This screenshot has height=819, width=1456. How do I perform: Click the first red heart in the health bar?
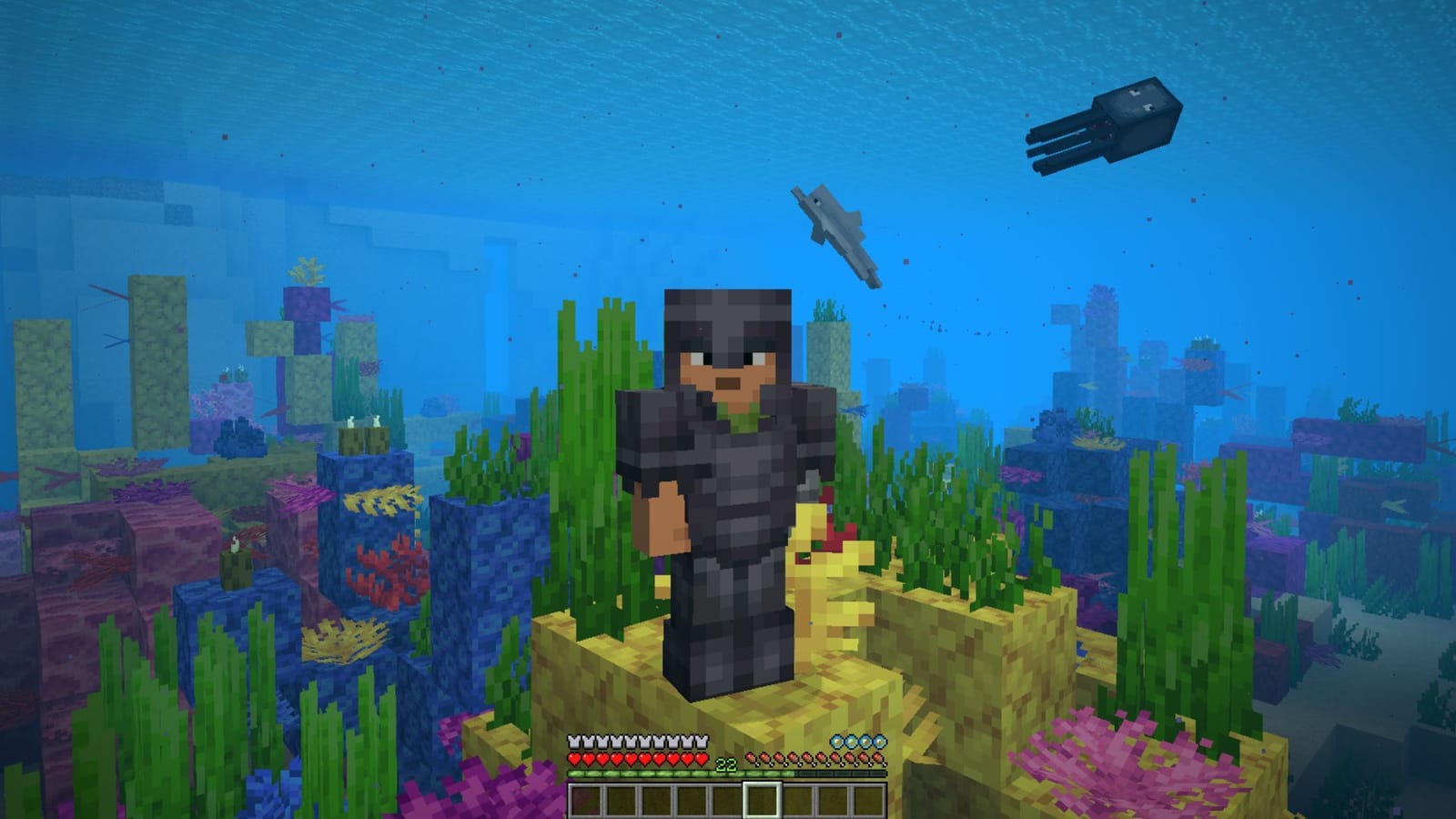pos(574,759)
